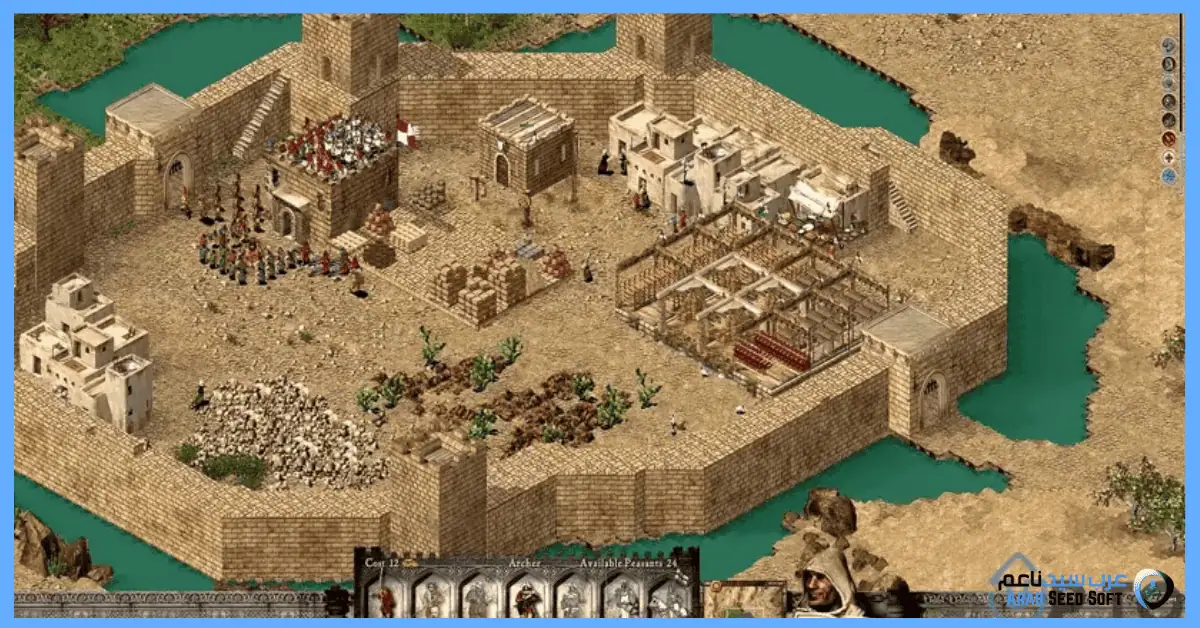Click the red round icon in side column
Viewport: 1200px width, 628px height.
pos(1168,138)
